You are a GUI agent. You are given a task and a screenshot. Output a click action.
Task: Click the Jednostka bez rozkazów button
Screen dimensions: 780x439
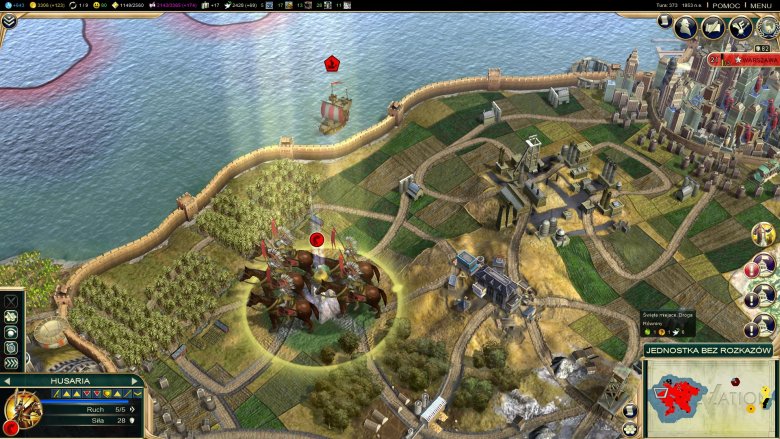710,352
